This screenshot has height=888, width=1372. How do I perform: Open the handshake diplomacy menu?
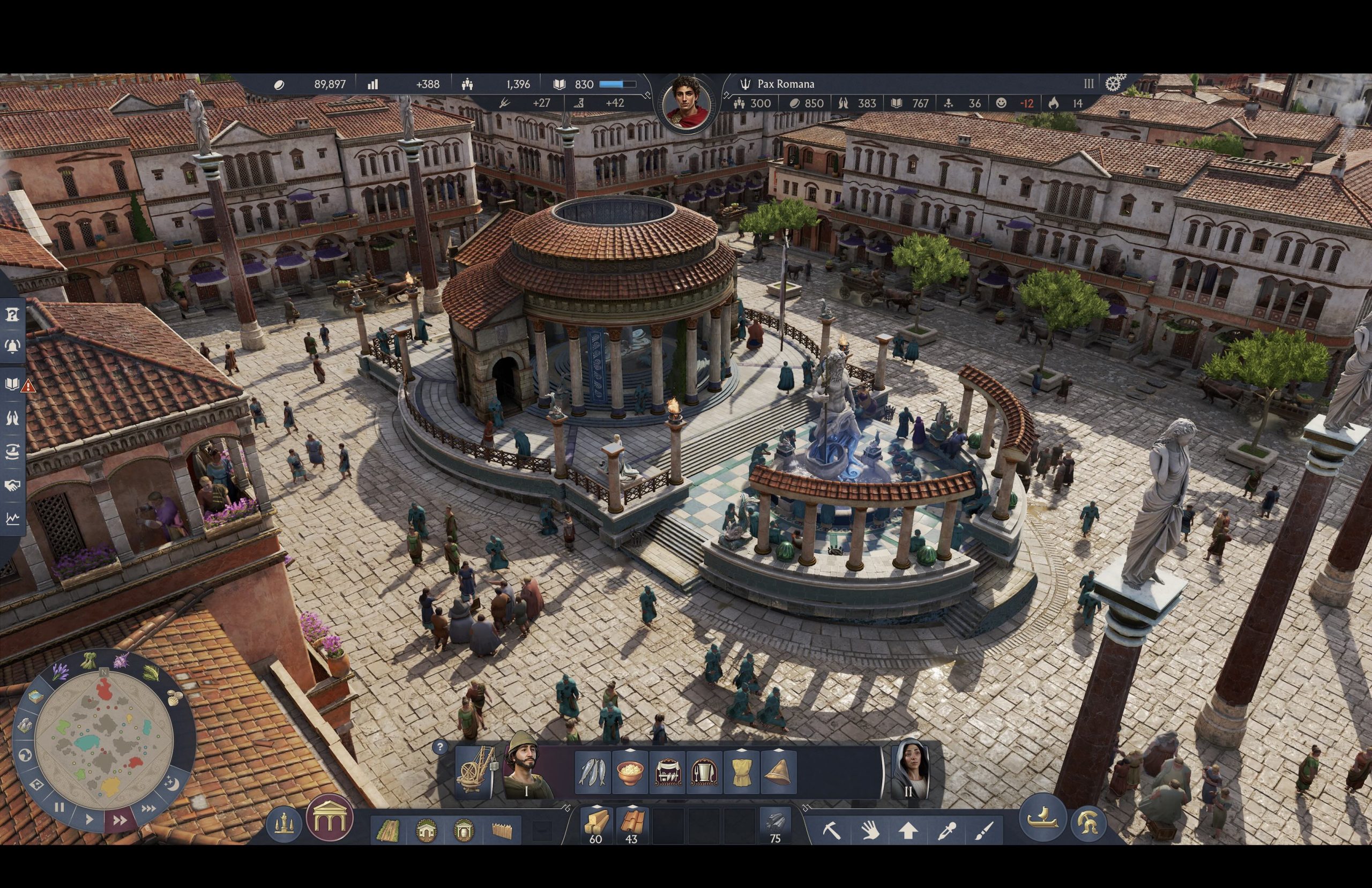click(x=12, y=486)
